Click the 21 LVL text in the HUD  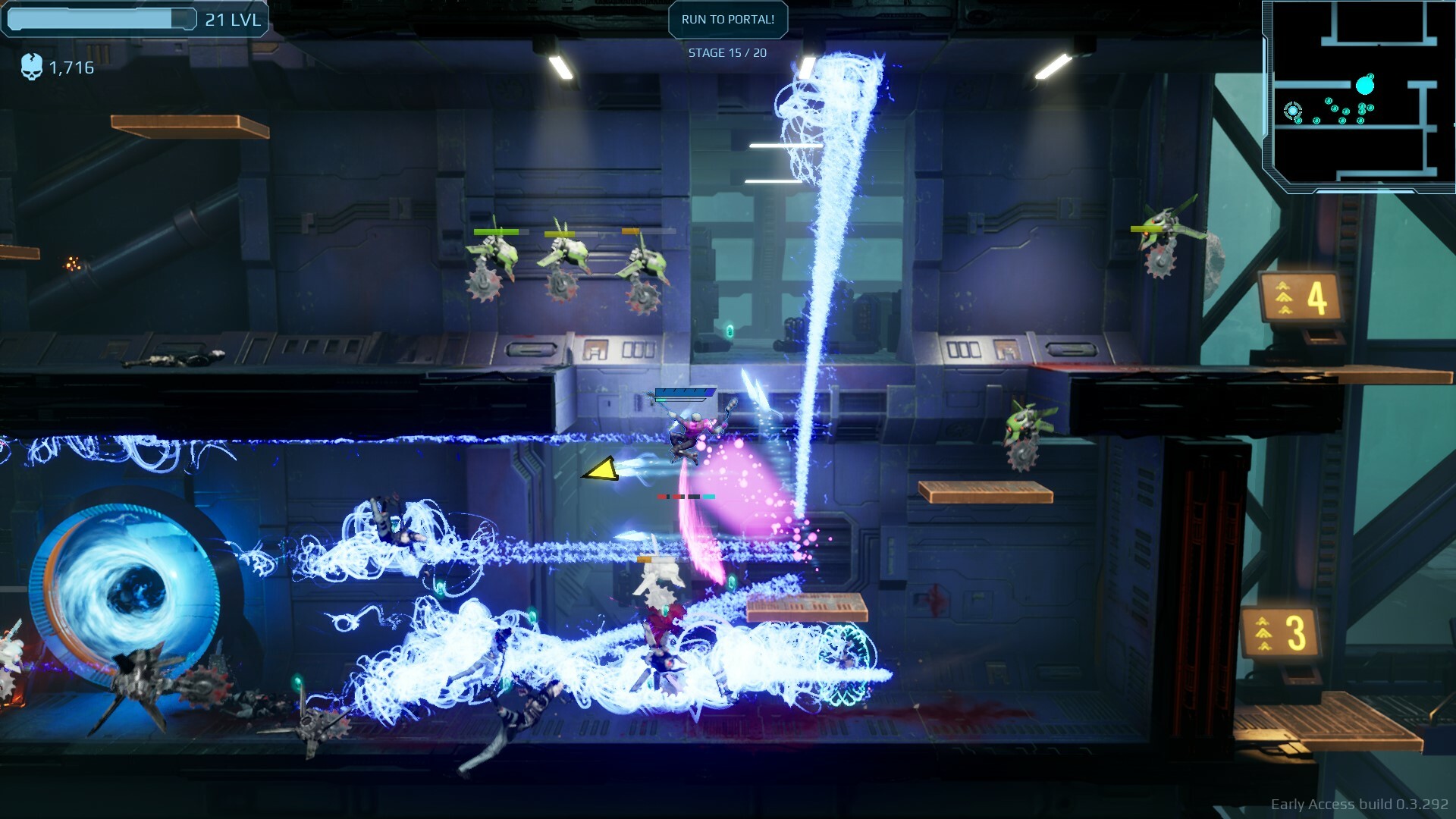coord(232,20)
